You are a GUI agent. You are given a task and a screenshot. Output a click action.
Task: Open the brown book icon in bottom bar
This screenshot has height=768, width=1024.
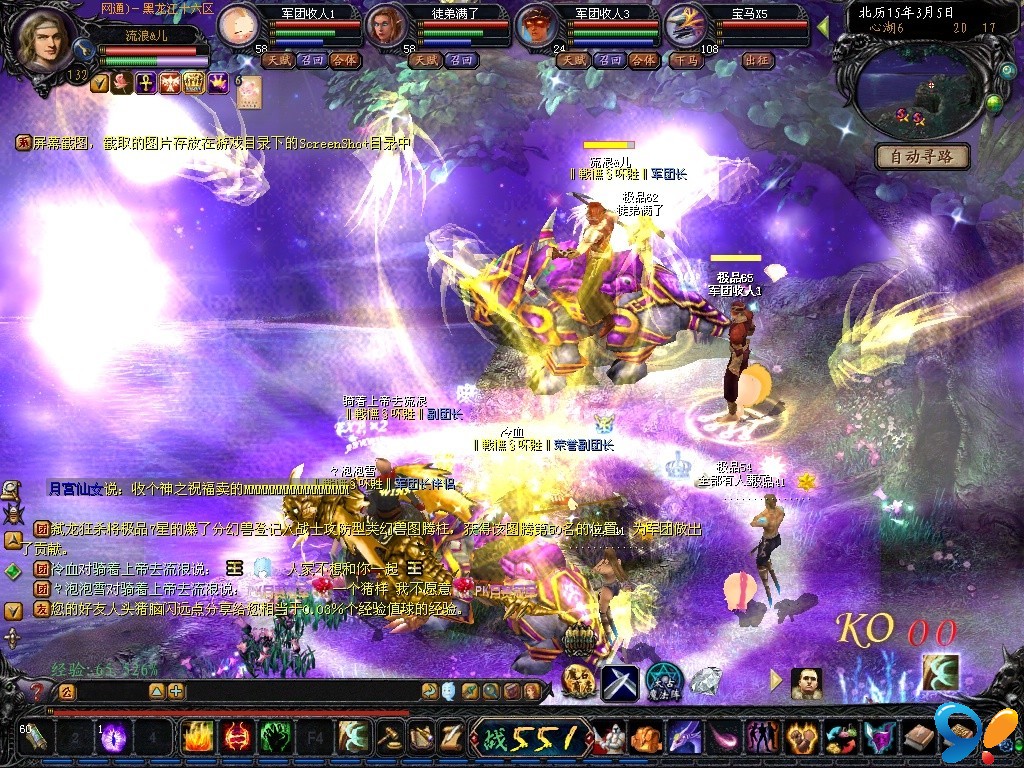pyautogui.click(x=917, y=738)
